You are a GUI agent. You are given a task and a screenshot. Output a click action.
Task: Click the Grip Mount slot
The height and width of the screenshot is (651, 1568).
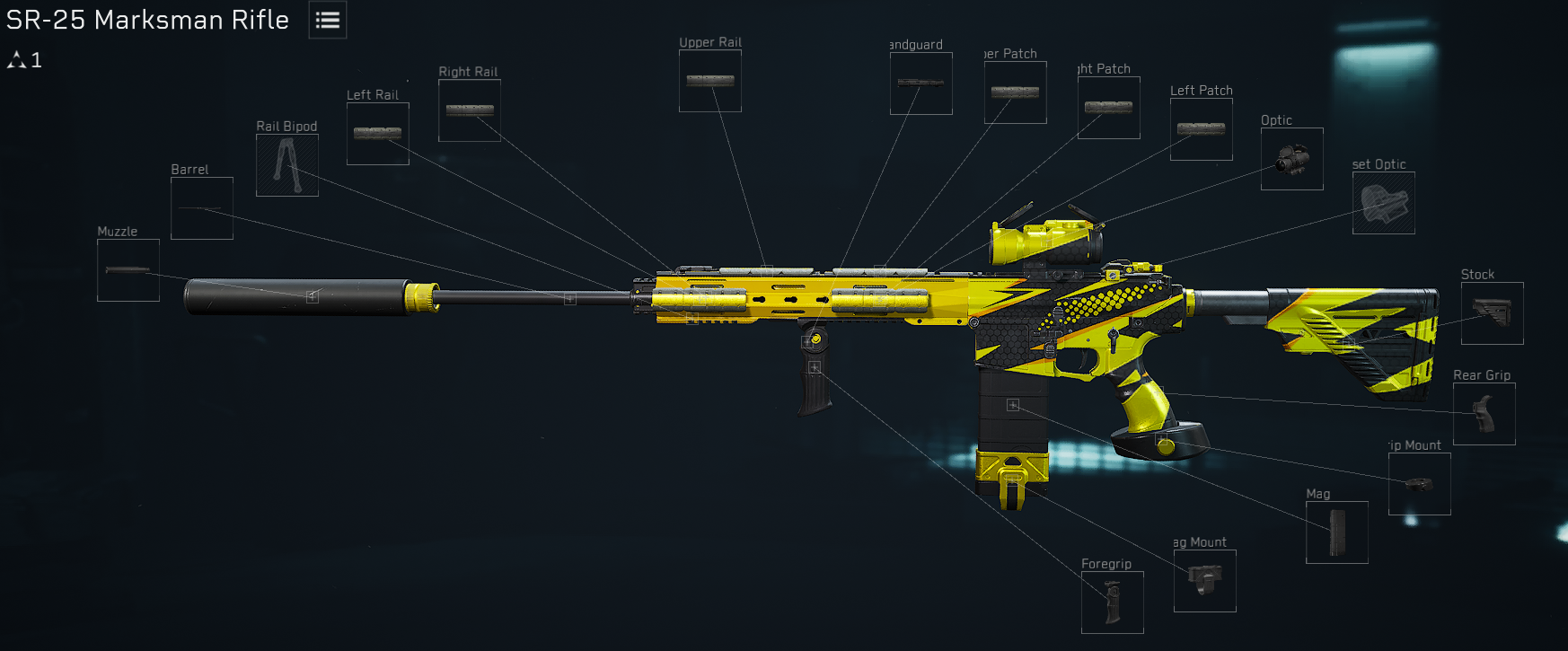point(1419,484)
